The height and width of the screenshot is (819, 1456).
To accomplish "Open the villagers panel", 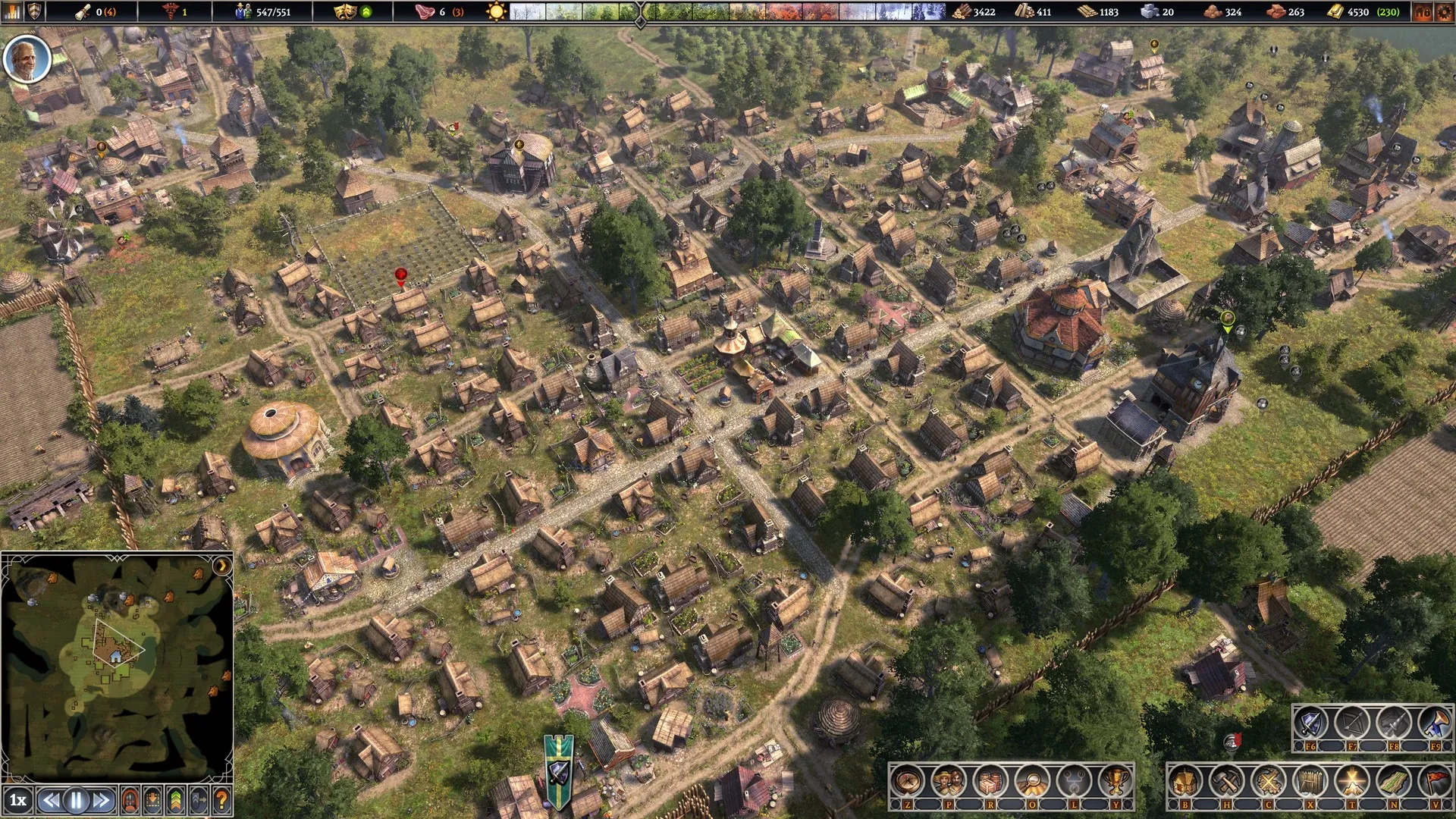I will coord(949,780).
